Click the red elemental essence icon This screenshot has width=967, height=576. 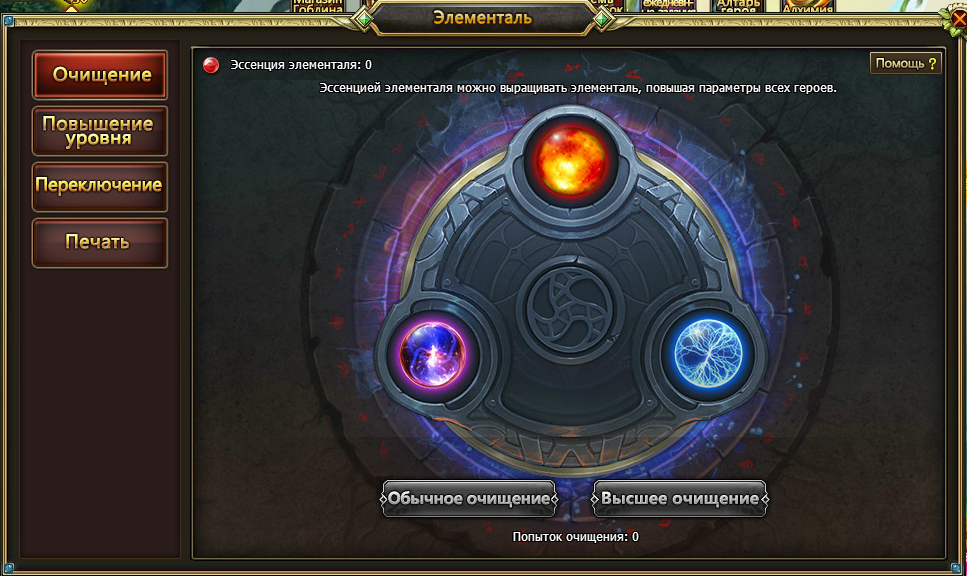coord(211,65)
